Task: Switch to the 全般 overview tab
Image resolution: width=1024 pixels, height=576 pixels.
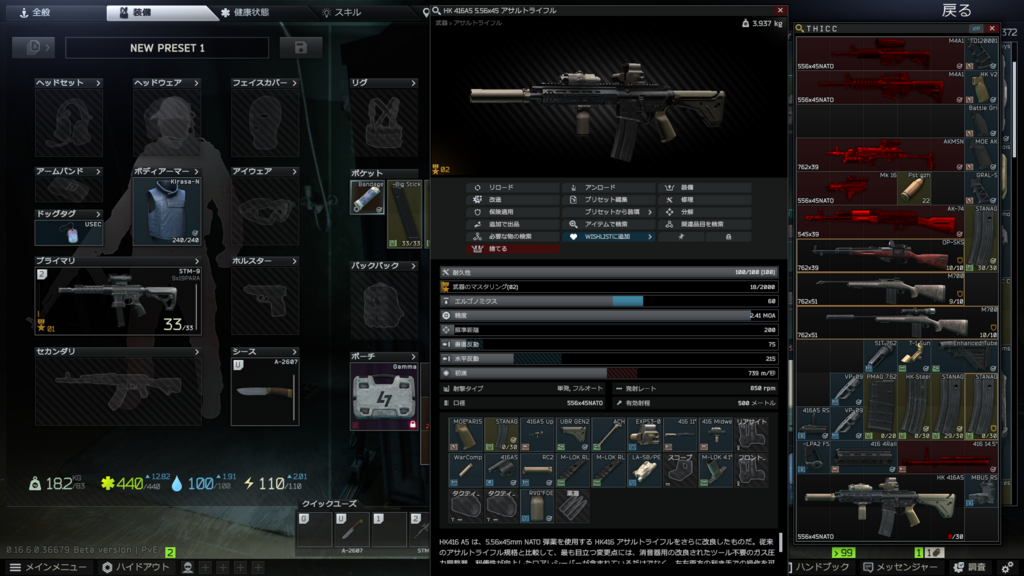Action: (x=36, y=13)
